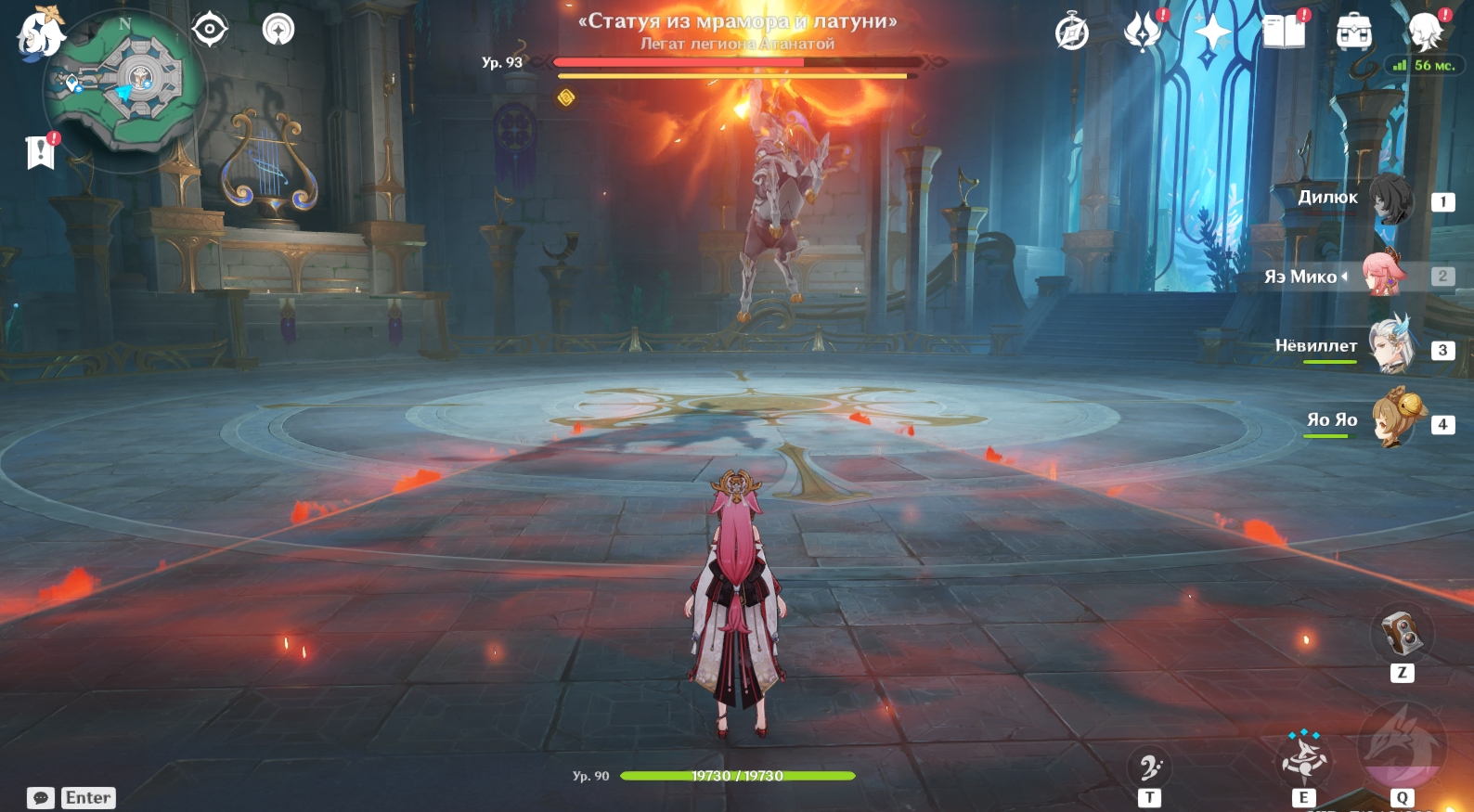Open the compass events icon
Image resolution: width=1474 pixels, height=812 pixels.
point(1072,32)
